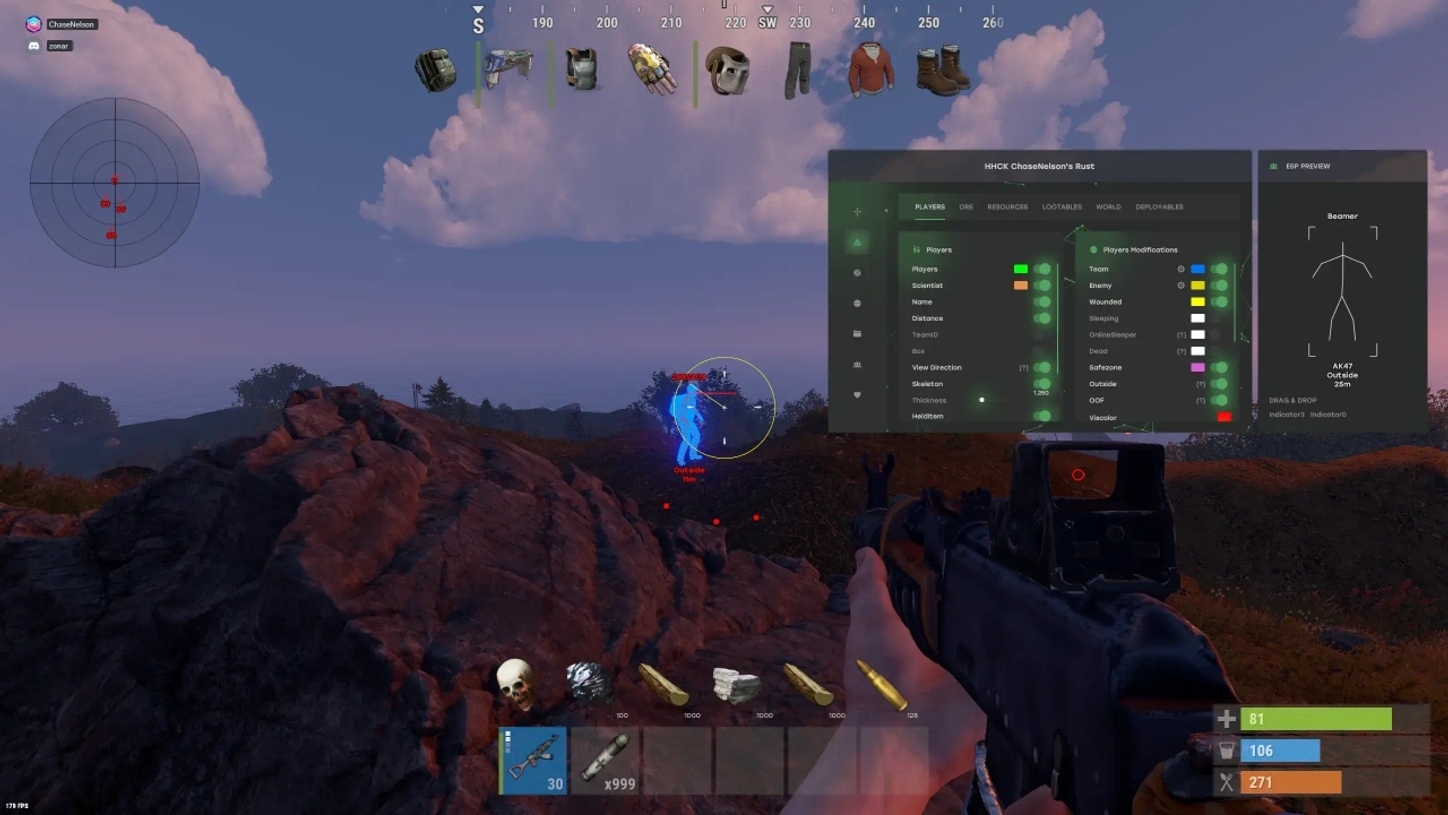Click the green Players color swatch
This screenshot has height=815, width=1448.
(x=1020, y=269)
